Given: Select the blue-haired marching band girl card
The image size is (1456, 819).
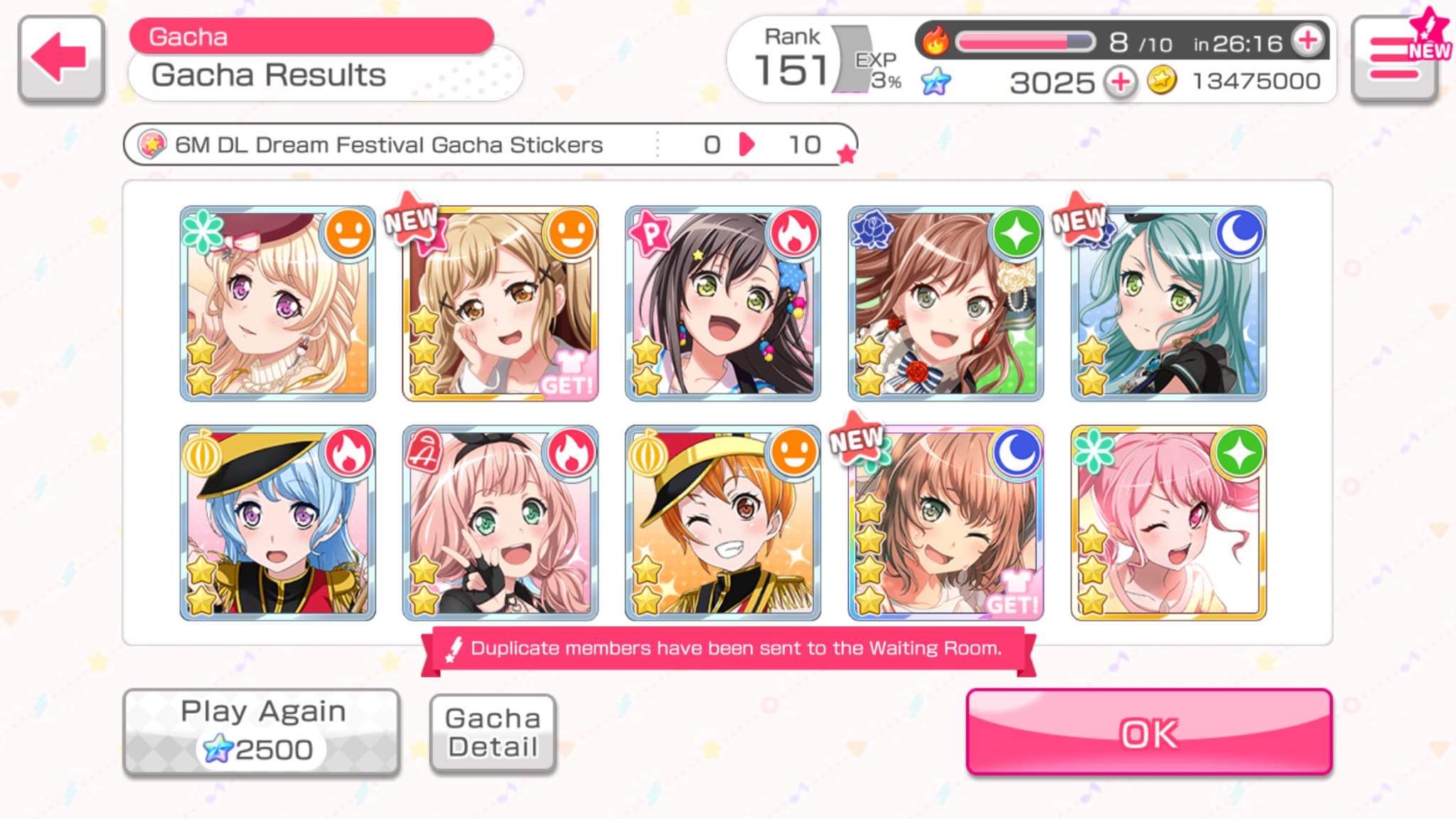Looking at the screenshot, I should coord(277,523).
